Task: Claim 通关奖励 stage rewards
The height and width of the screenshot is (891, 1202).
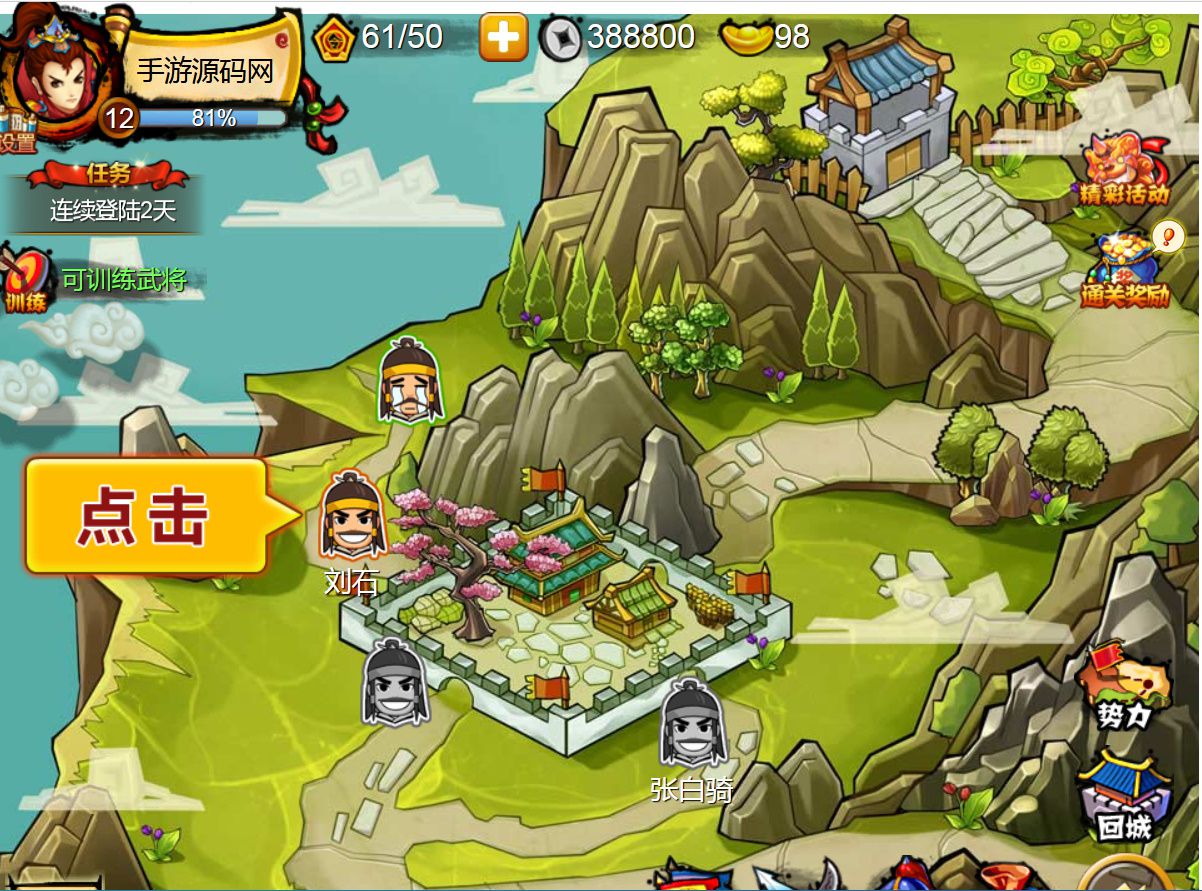Action: (1126, 270)
